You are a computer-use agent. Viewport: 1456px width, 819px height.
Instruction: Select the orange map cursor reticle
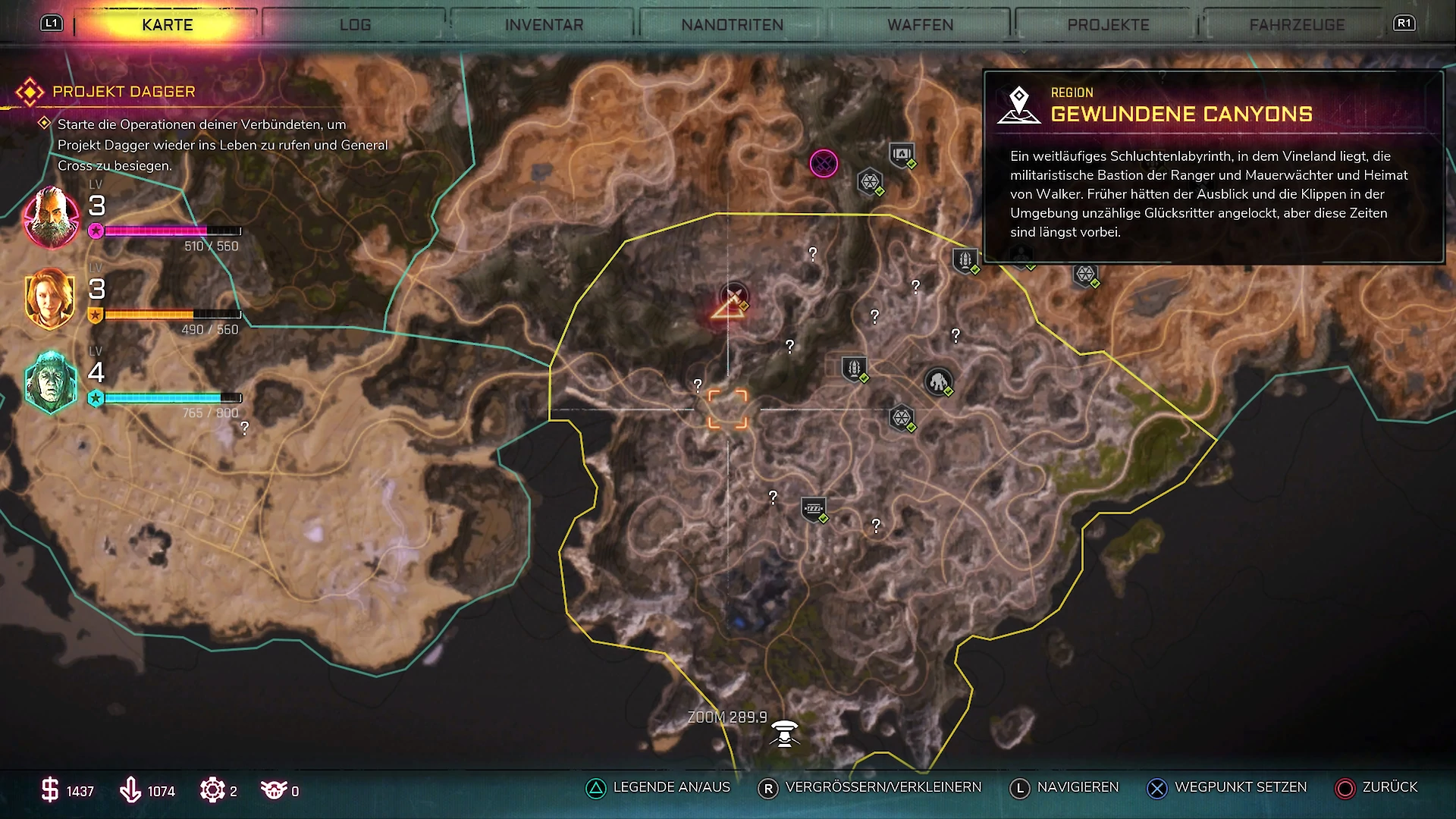click(727, 409)
